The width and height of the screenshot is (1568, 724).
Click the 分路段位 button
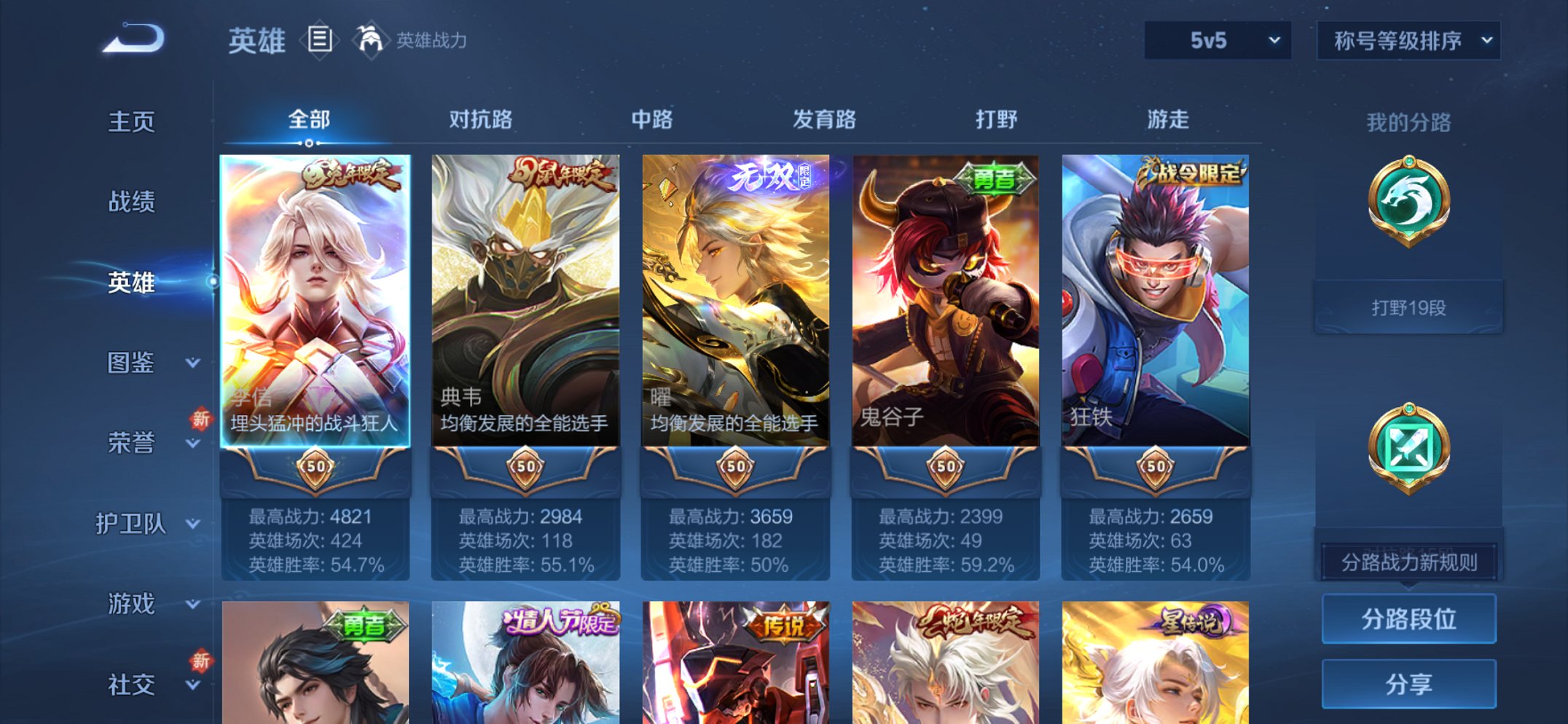(x=1408, y=618)
